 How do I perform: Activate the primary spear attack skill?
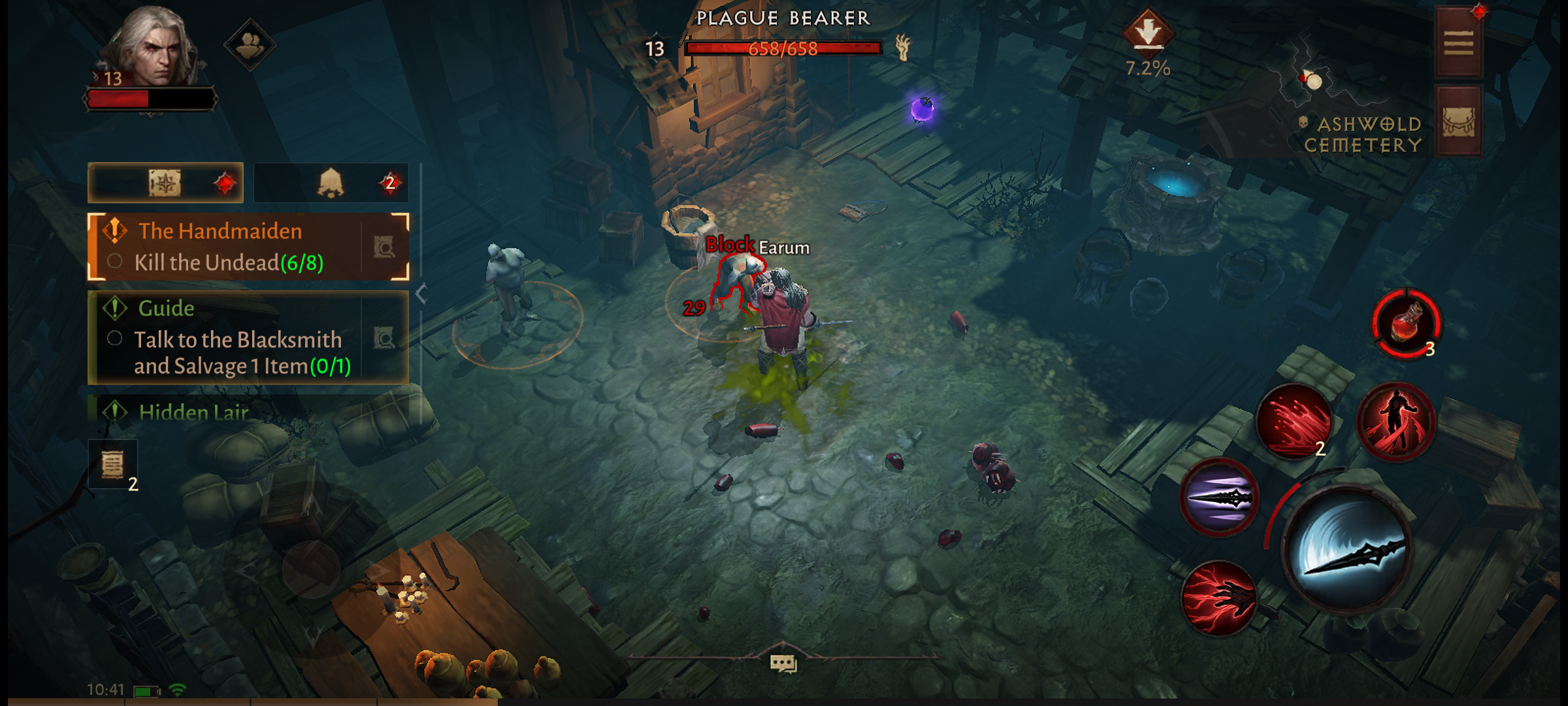point(1347,549)
